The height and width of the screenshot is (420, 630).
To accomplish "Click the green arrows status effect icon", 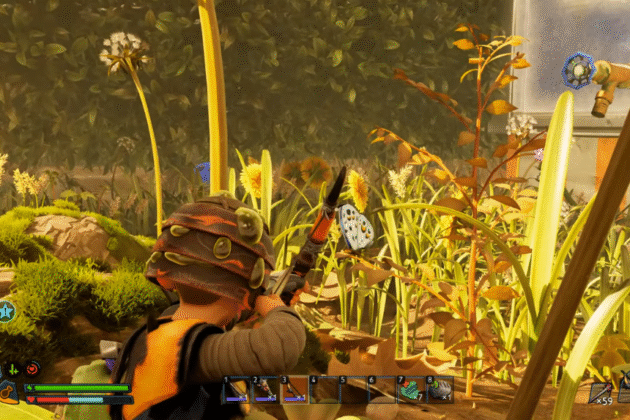I will point(13,368).
